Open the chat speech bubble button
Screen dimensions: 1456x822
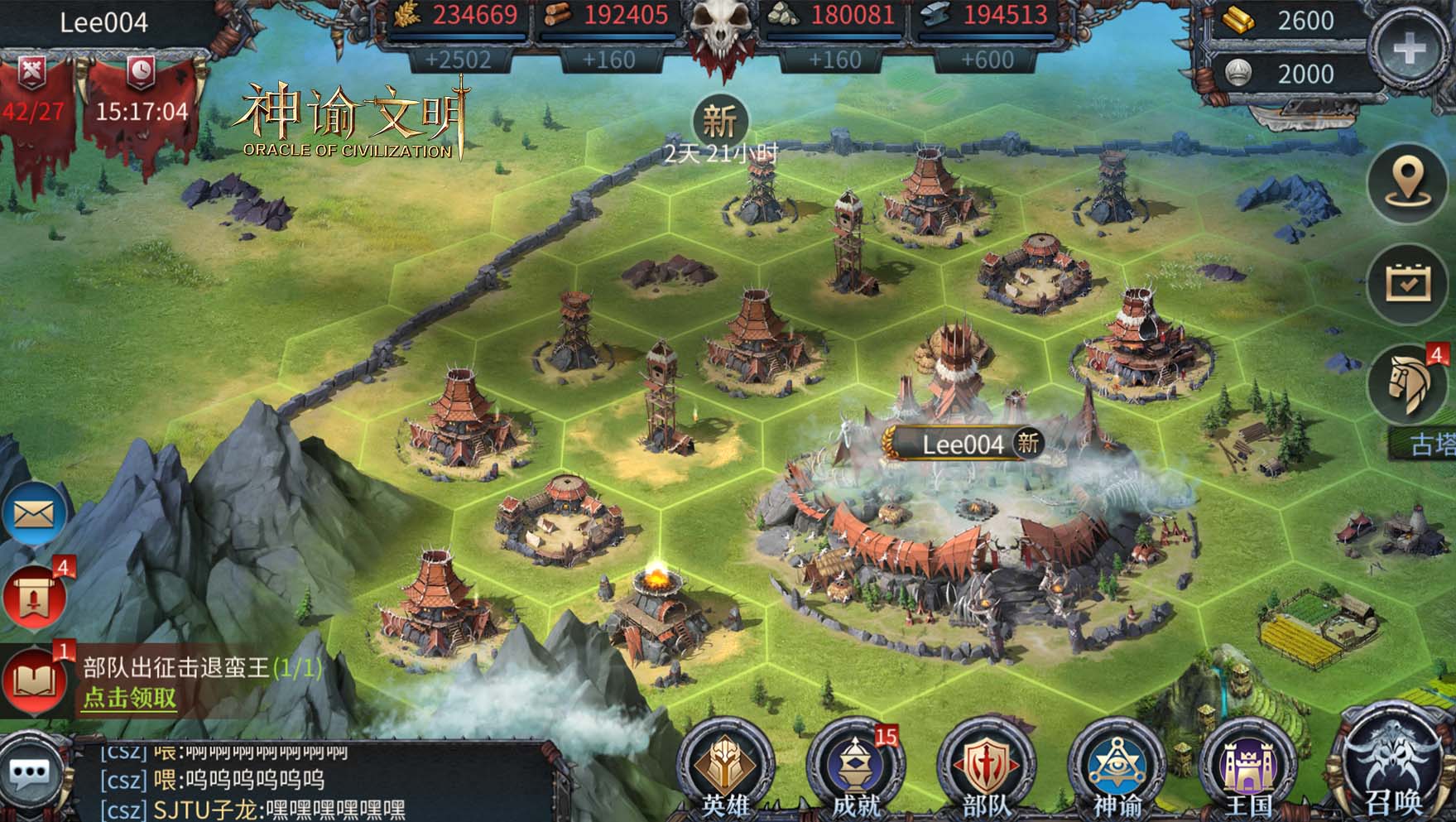pyautogui.click(x=31, y=776)
